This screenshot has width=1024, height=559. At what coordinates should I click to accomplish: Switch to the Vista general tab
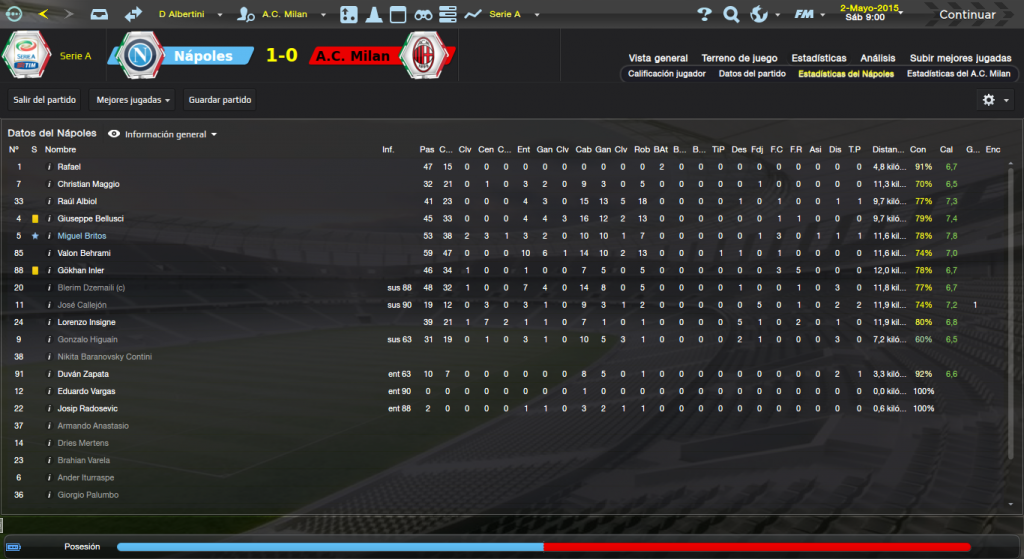pyautogui.click(x=658, y=58)
